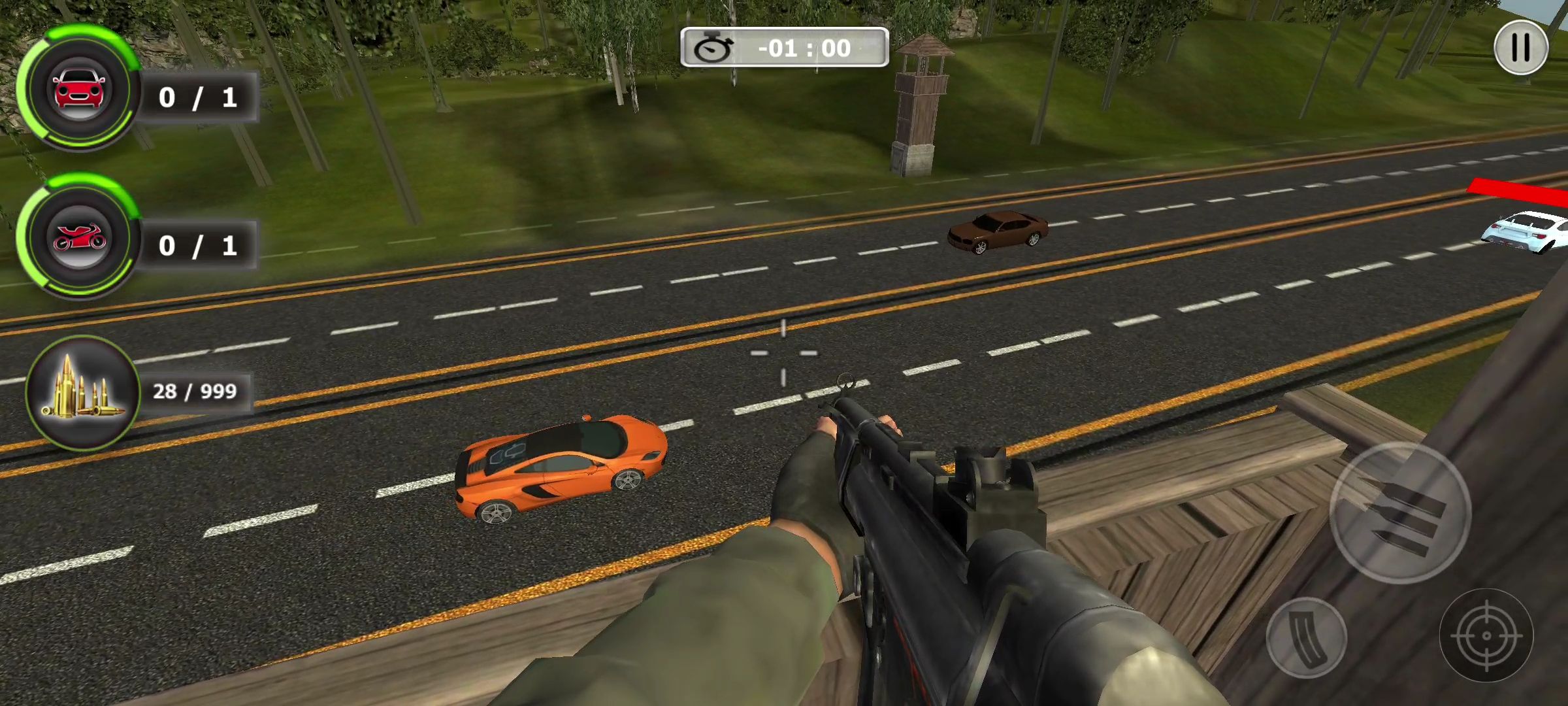Open the timer display panel

click(783, 48)
